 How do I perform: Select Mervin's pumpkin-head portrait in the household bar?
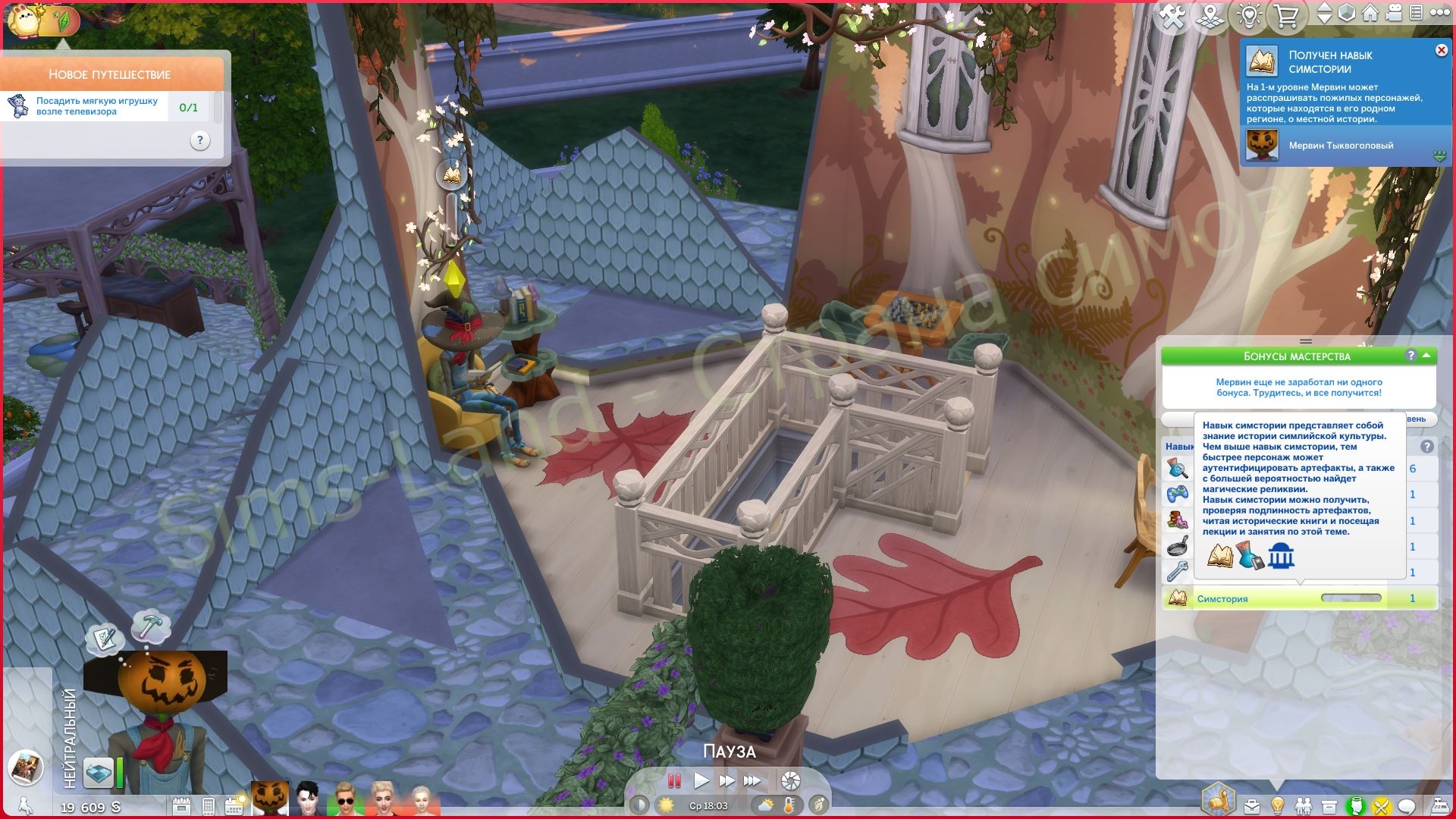coord(270,800)
